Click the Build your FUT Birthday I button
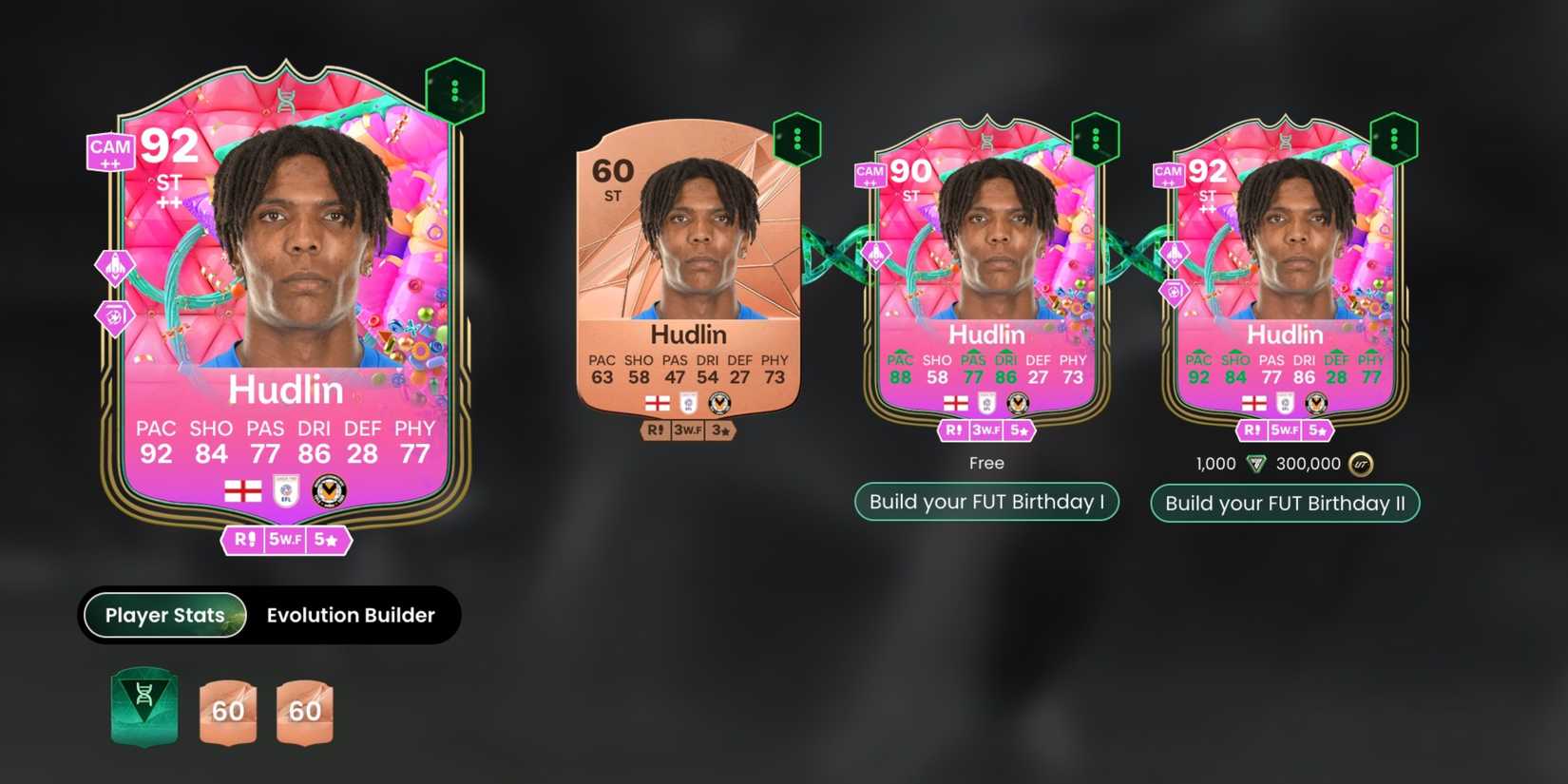The height and width of the screenshot is (784, 1568). point(986,502)
